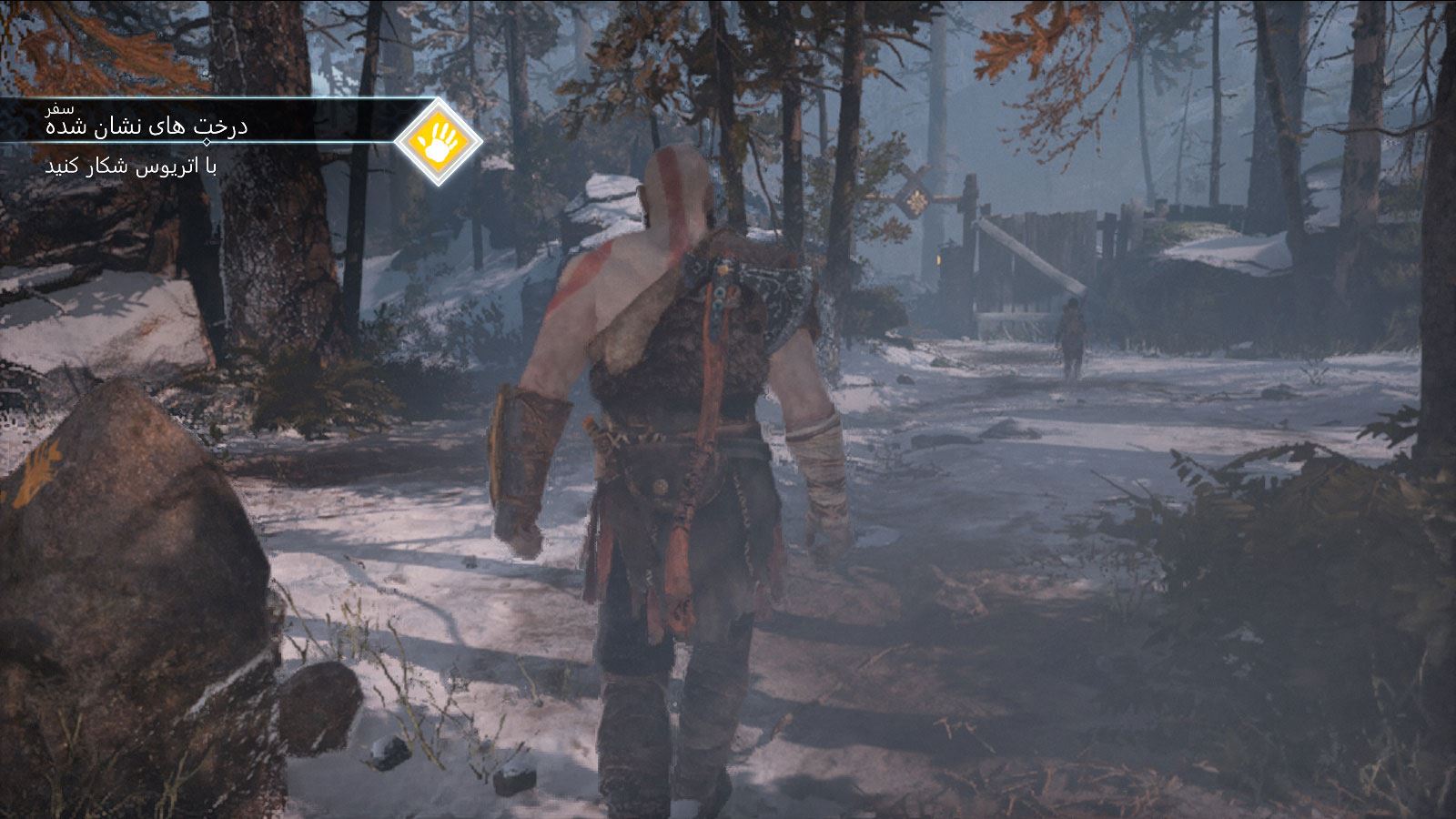Click the yellow hand quest icon

point(439,141)
